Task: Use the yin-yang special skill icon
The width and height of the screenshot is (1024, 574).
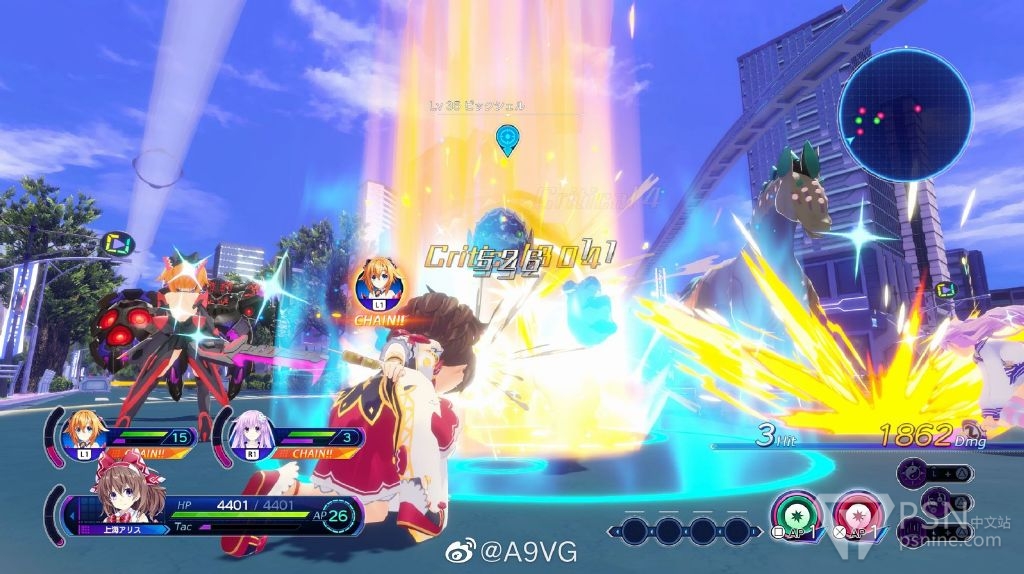Action: 912,472
